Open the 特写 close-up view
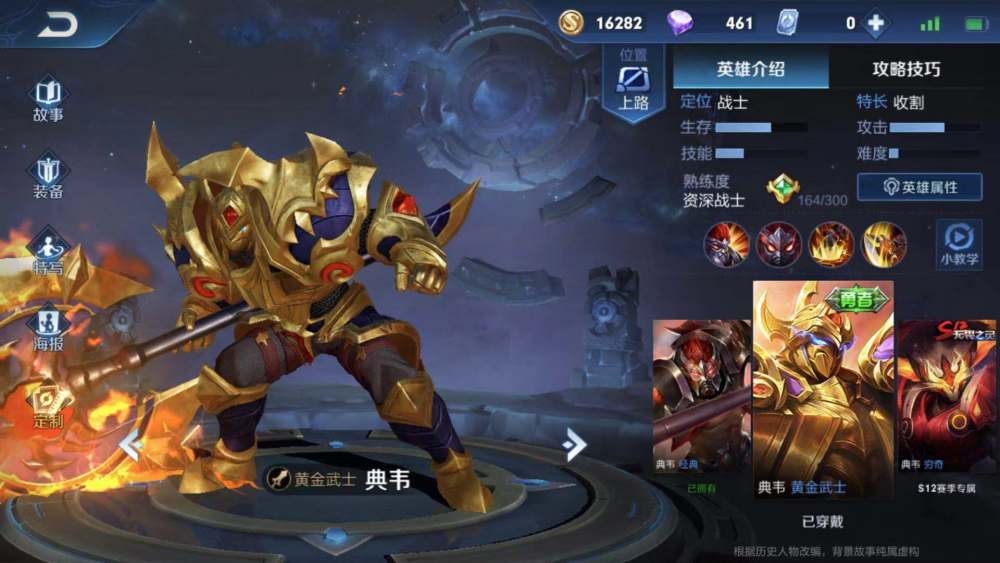This screenshot has width=1000, height=563. [48, 252]
